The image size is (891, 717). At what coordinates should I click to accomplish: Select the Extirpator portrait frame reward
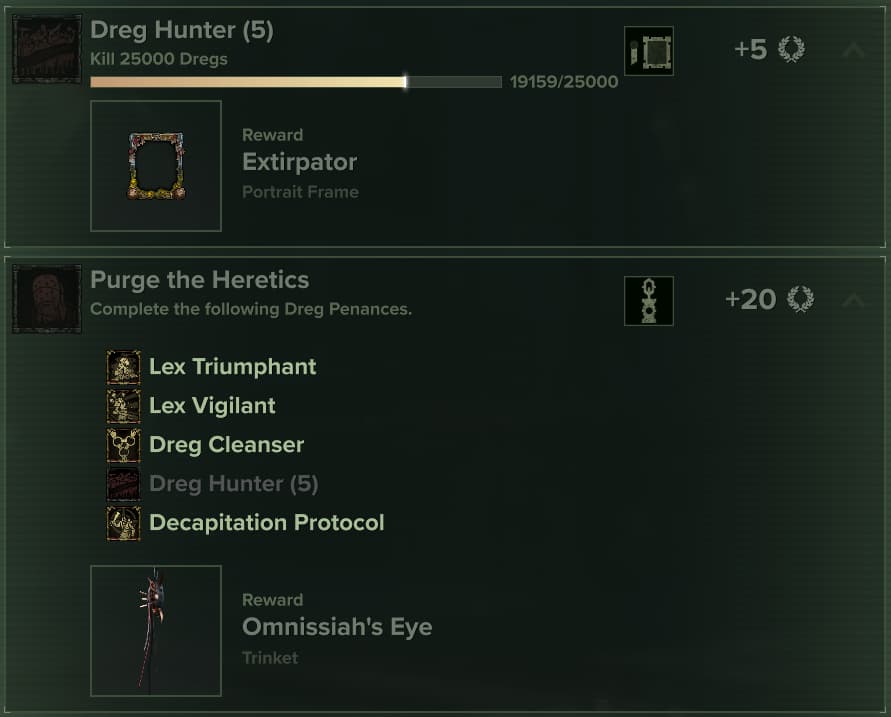click(156, 166)
